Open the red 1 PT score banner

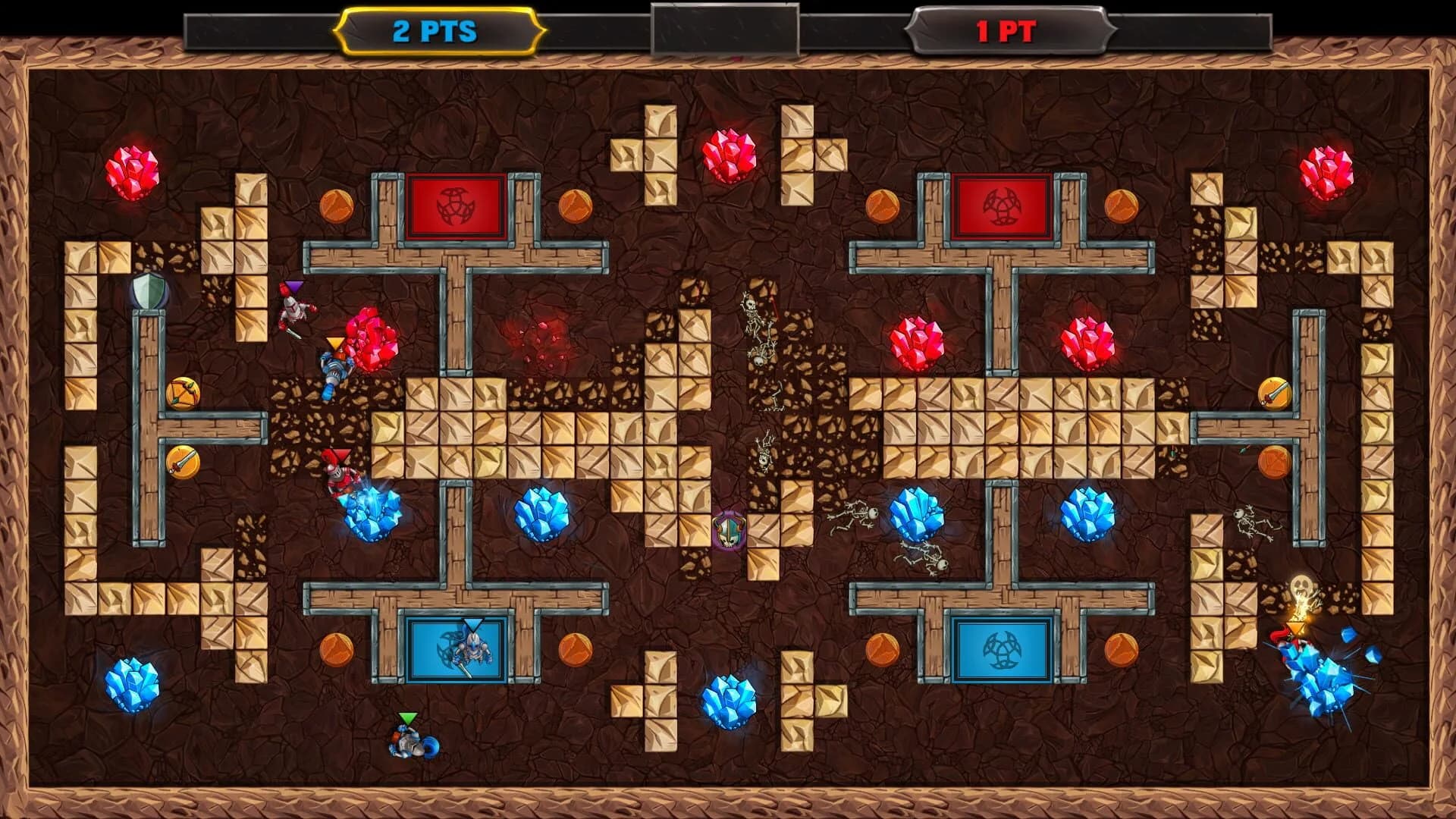1009,32
